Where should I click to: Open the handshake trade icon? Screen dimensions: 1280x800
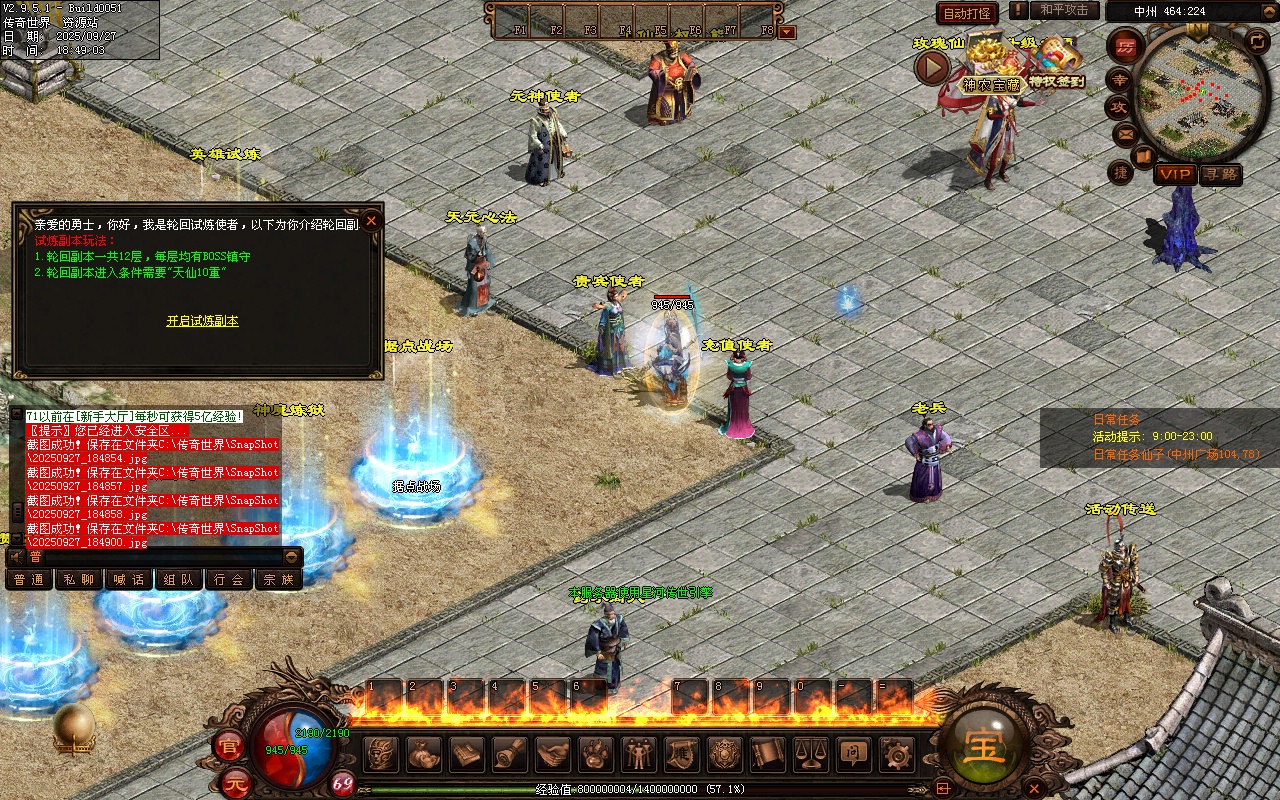pyautogui.click(x=553, y=754)
